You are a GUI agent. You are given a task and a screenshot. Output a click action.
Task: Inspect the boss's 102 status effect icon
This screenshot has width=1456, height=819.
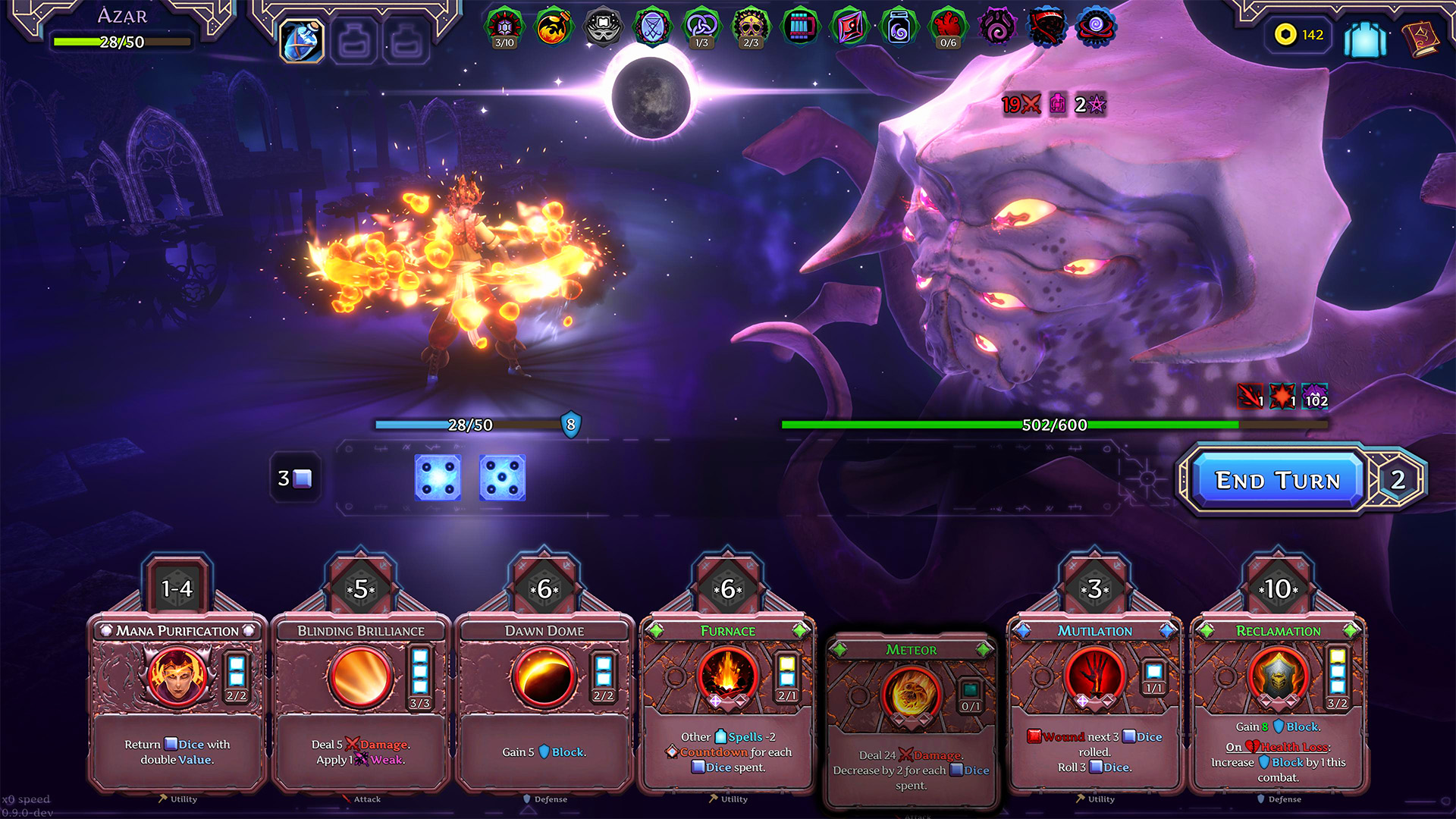point(1316,396)
